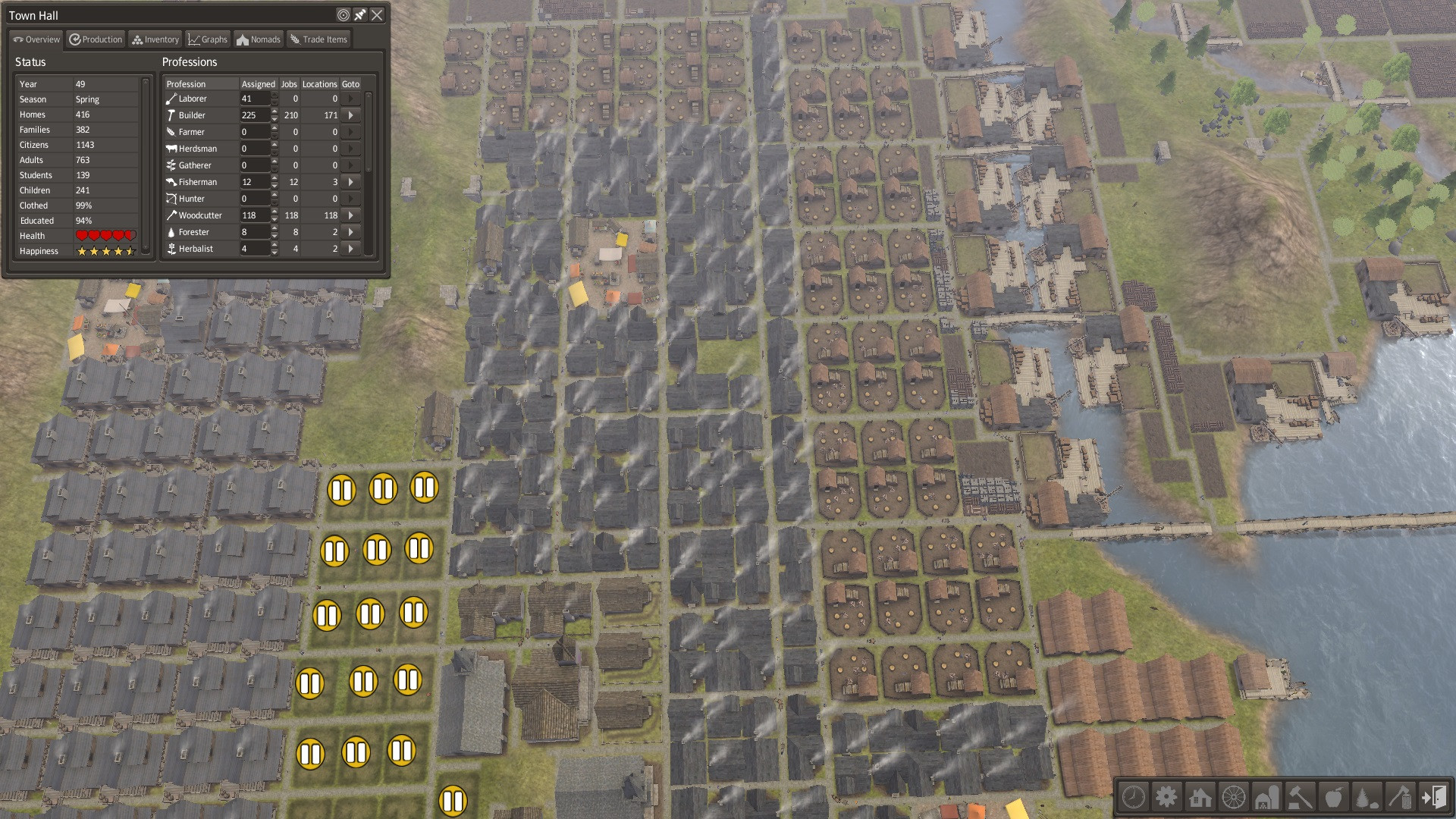The width and height of the screenshot is (1456, 819).
Task: Go to the Builder work locations
Action: [350, 115]
